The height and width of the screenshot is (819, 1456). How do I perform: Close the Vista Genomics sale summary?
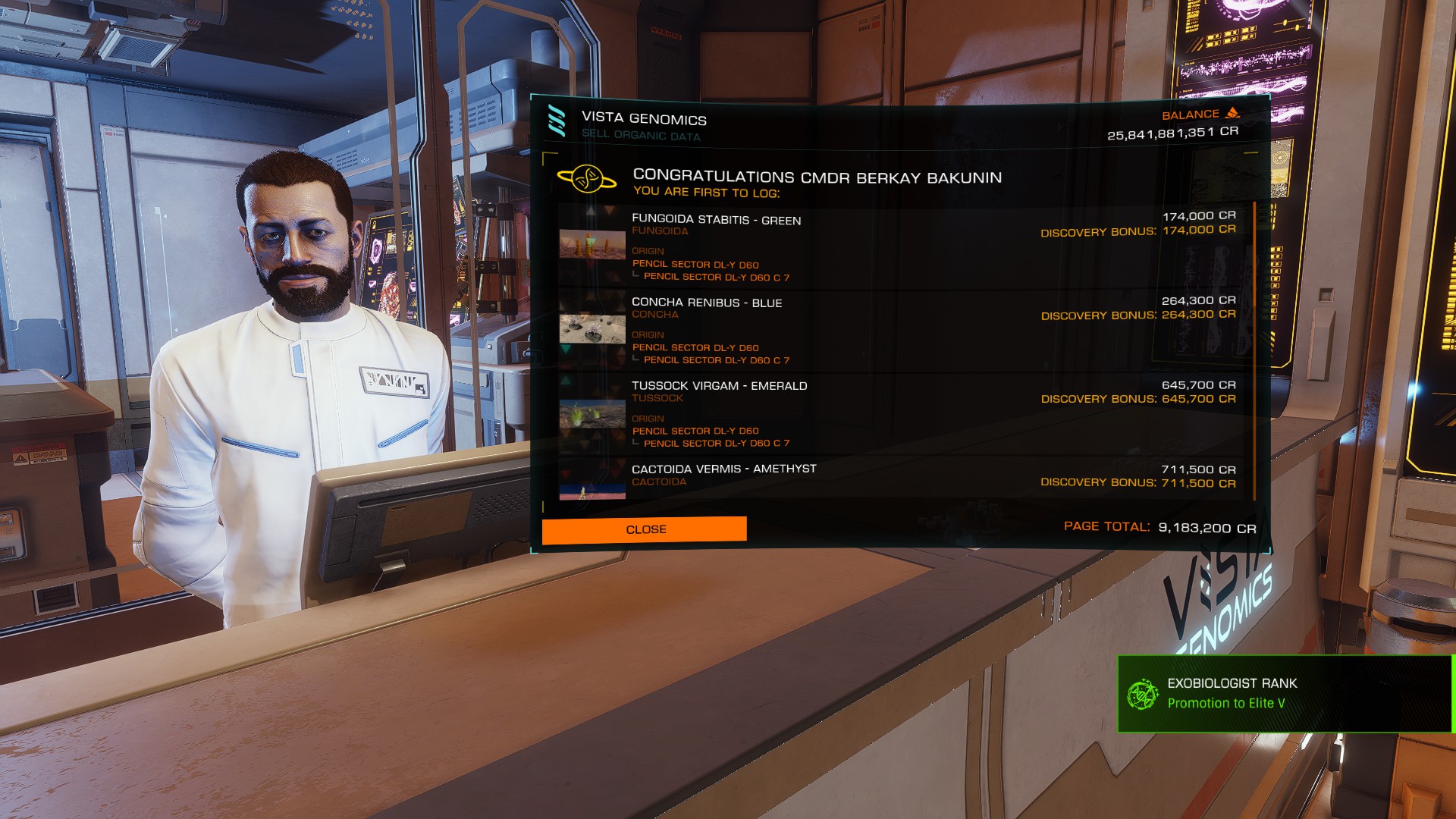pos(644,529)
